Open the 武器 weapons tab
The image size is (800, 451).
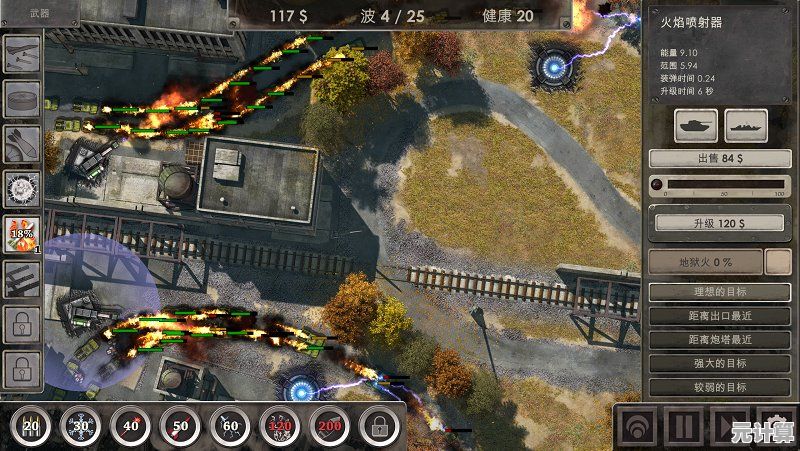(x=40, y=13)
